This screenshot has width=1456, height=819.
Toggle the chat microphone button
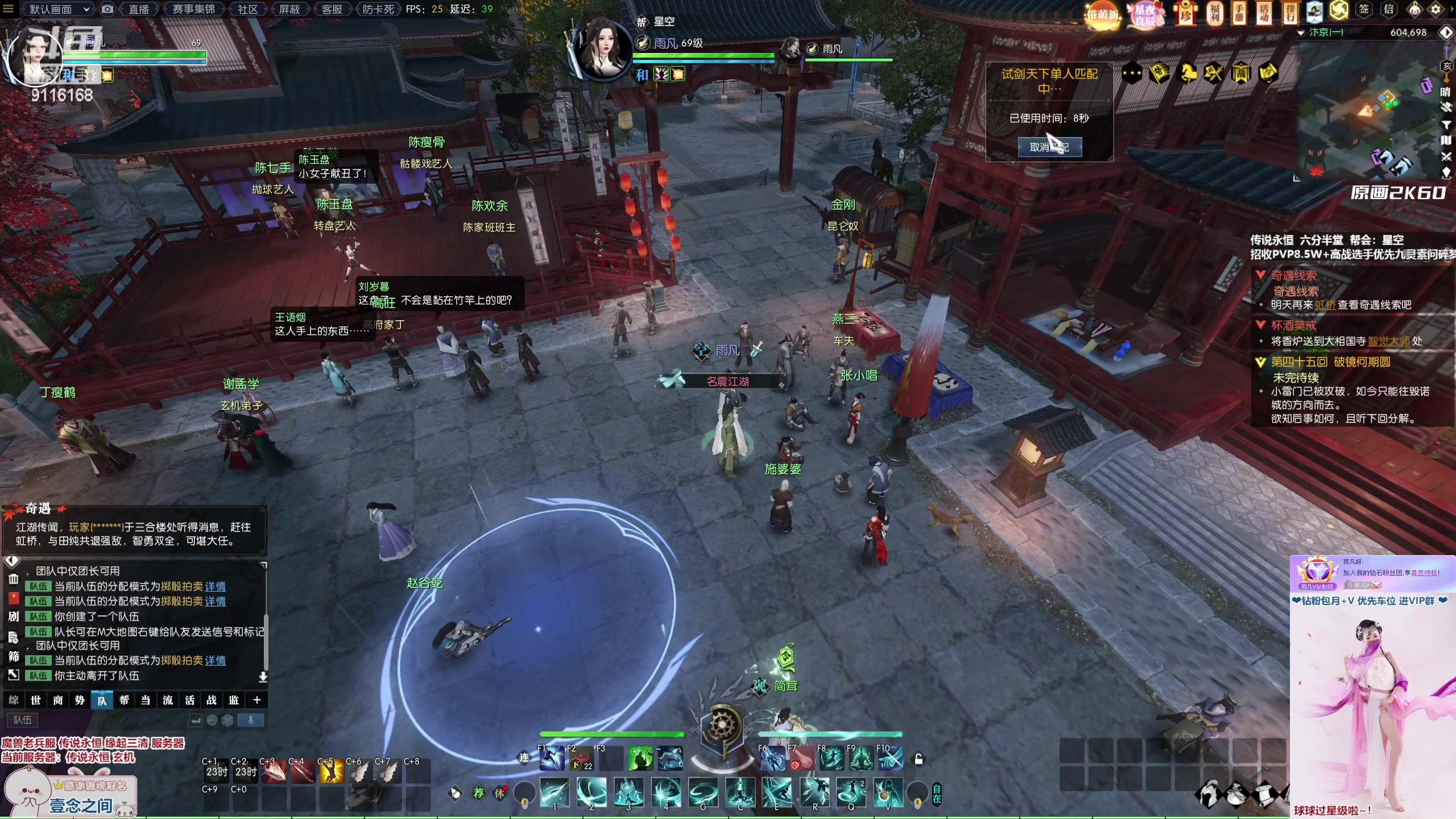(250, 720)
